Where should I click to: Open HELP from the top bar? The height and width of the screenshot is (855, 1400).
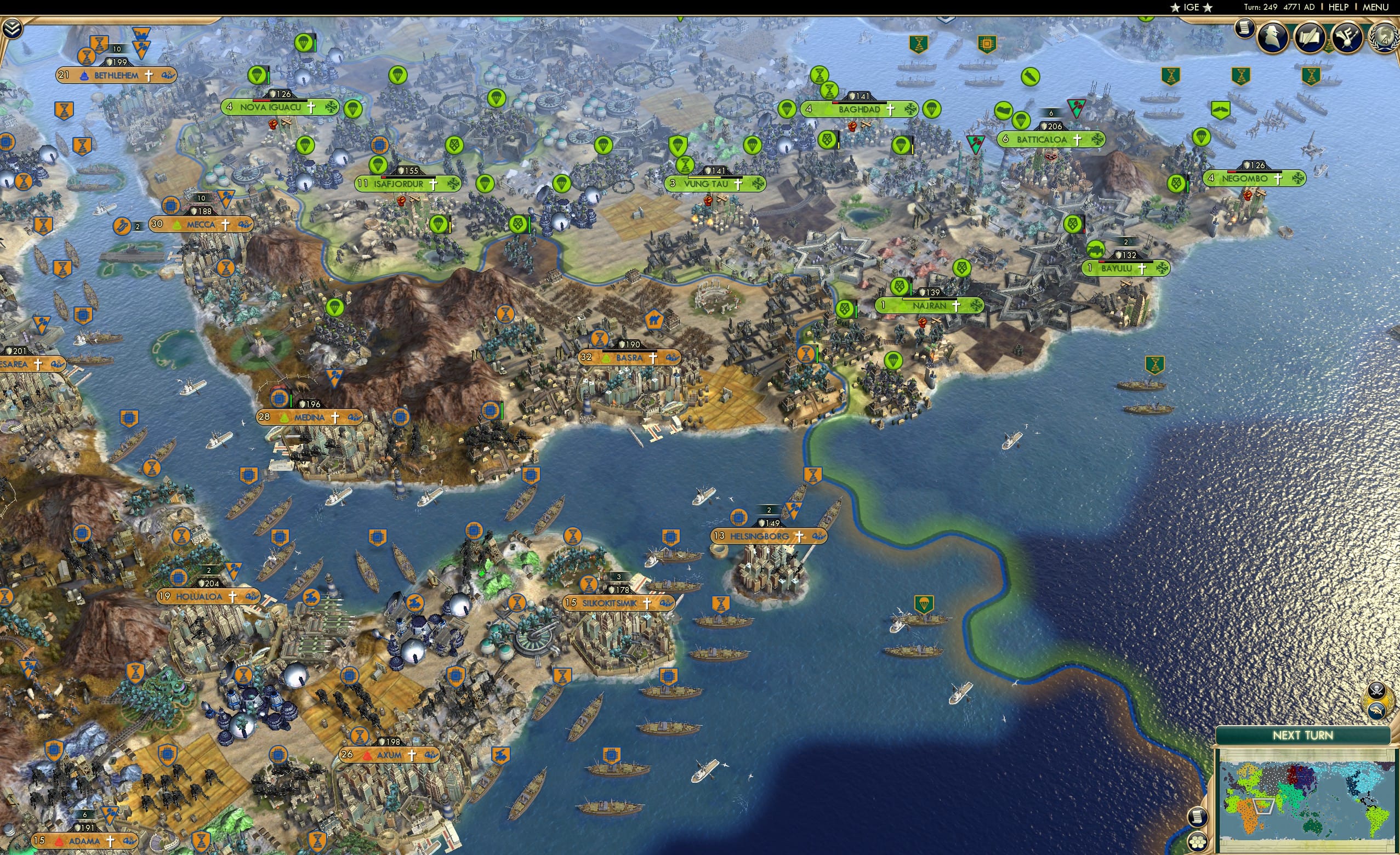pos(1340,7)
